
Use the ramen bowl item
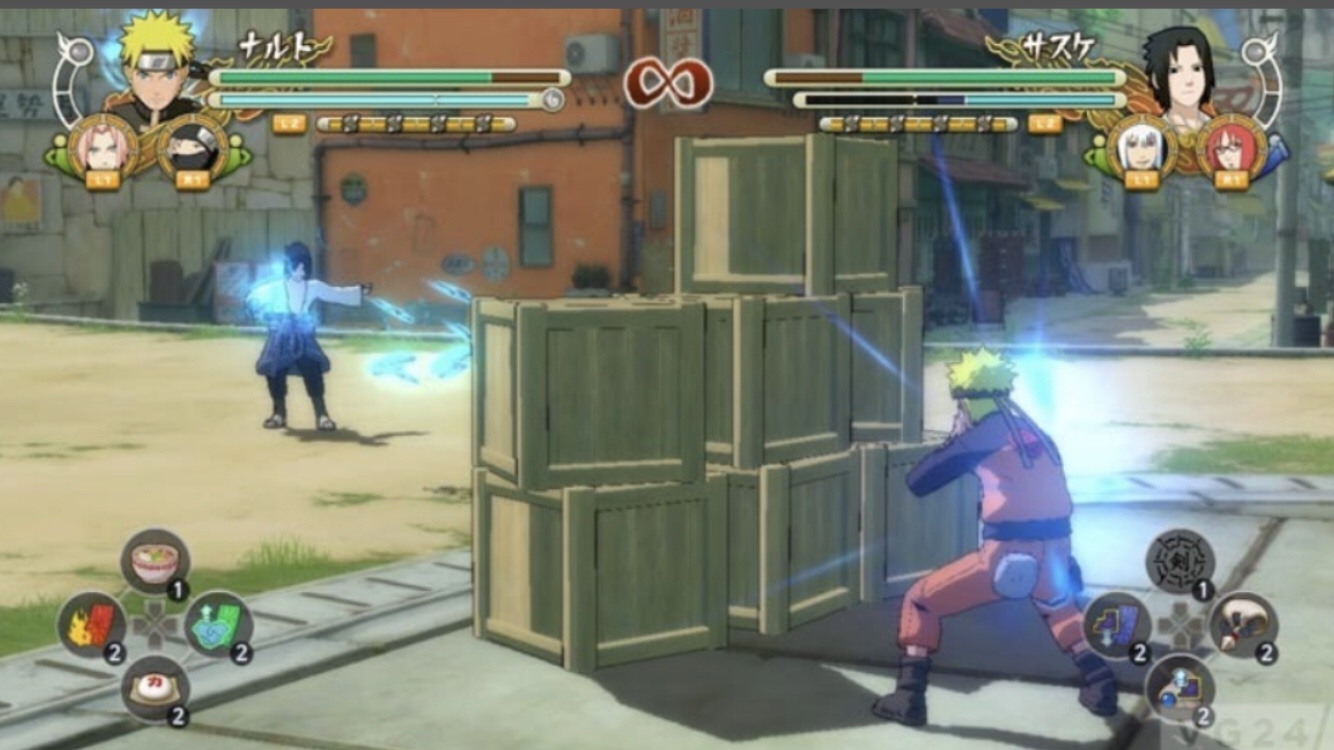tap(155, 563)
